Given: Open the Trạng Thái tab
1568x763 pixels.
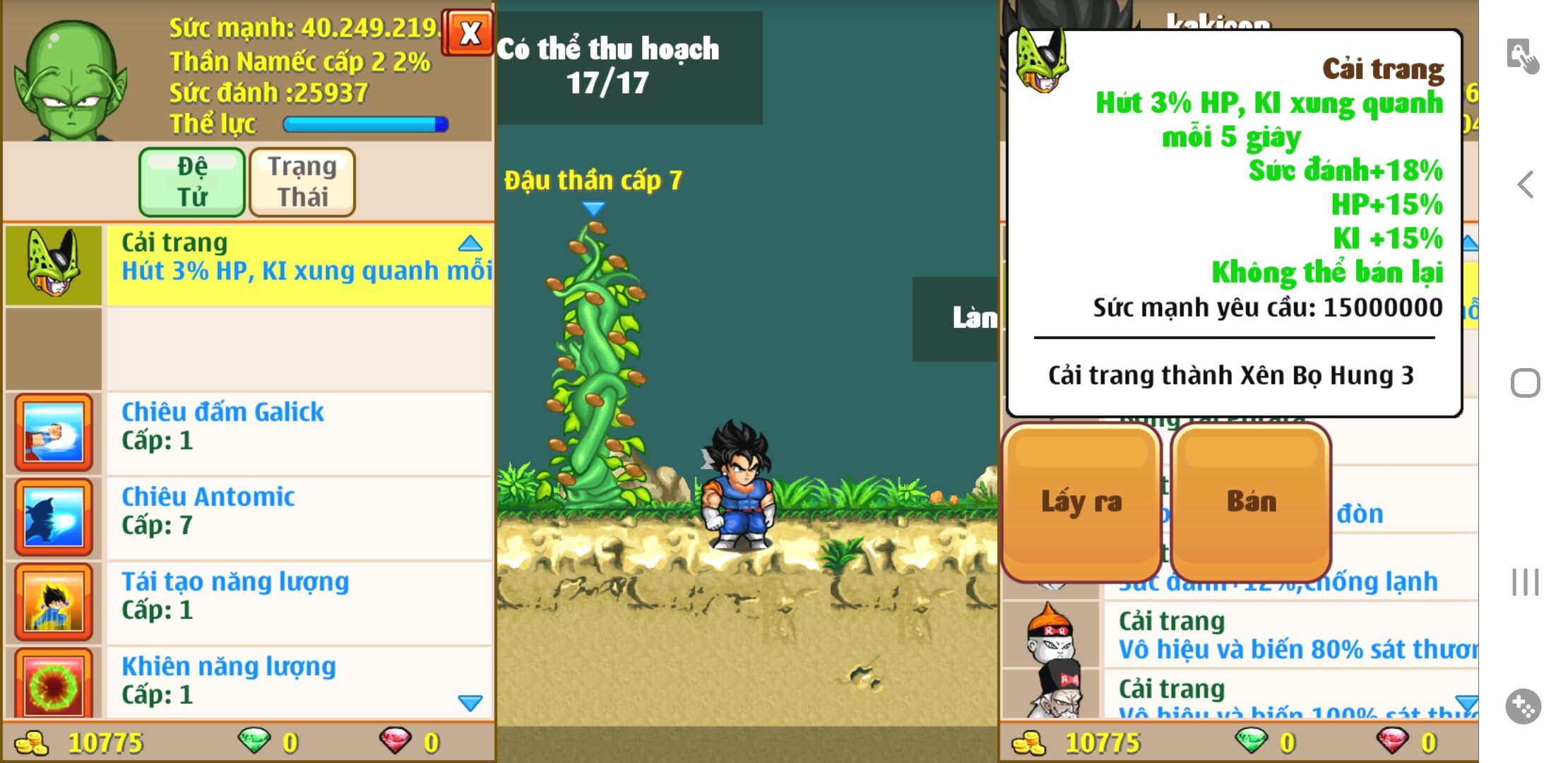Looking at the screenshot, I should (x=302, y=182).
